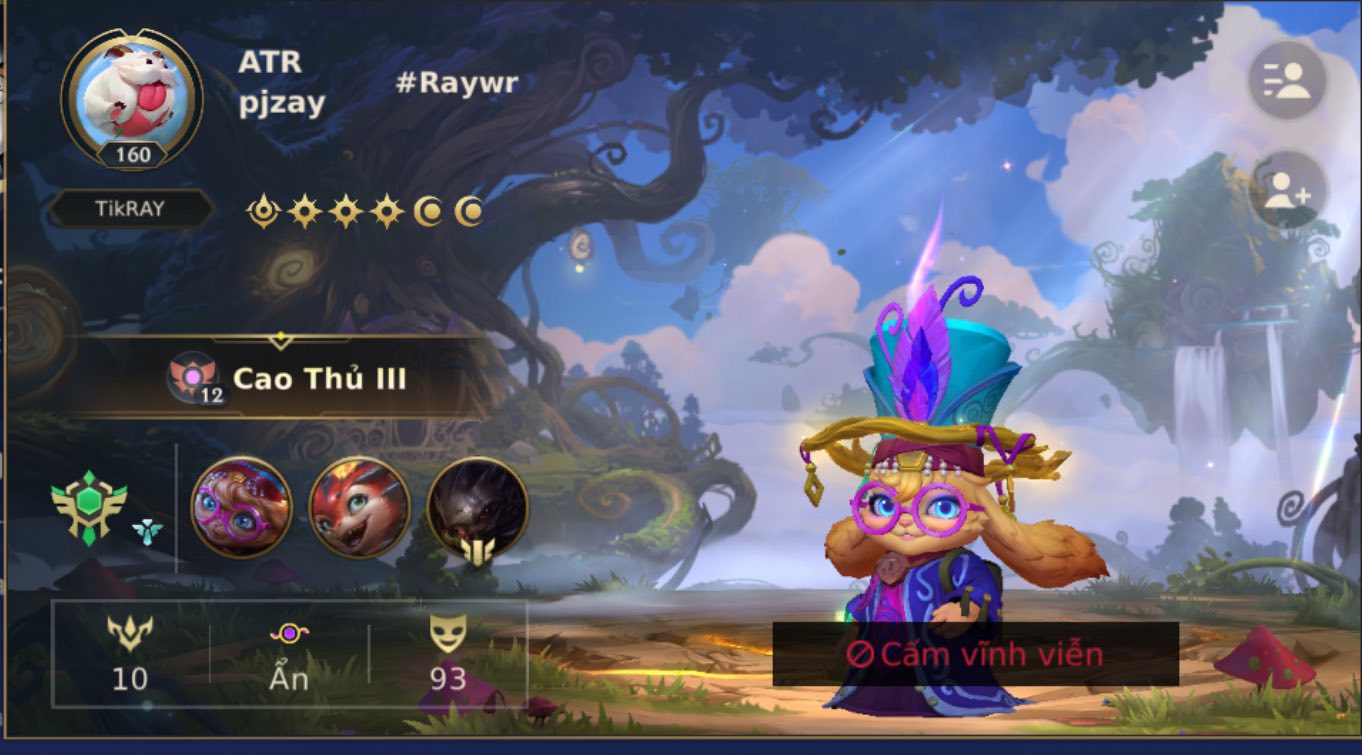Click the row of gold achievement medals

coord(365,211)
